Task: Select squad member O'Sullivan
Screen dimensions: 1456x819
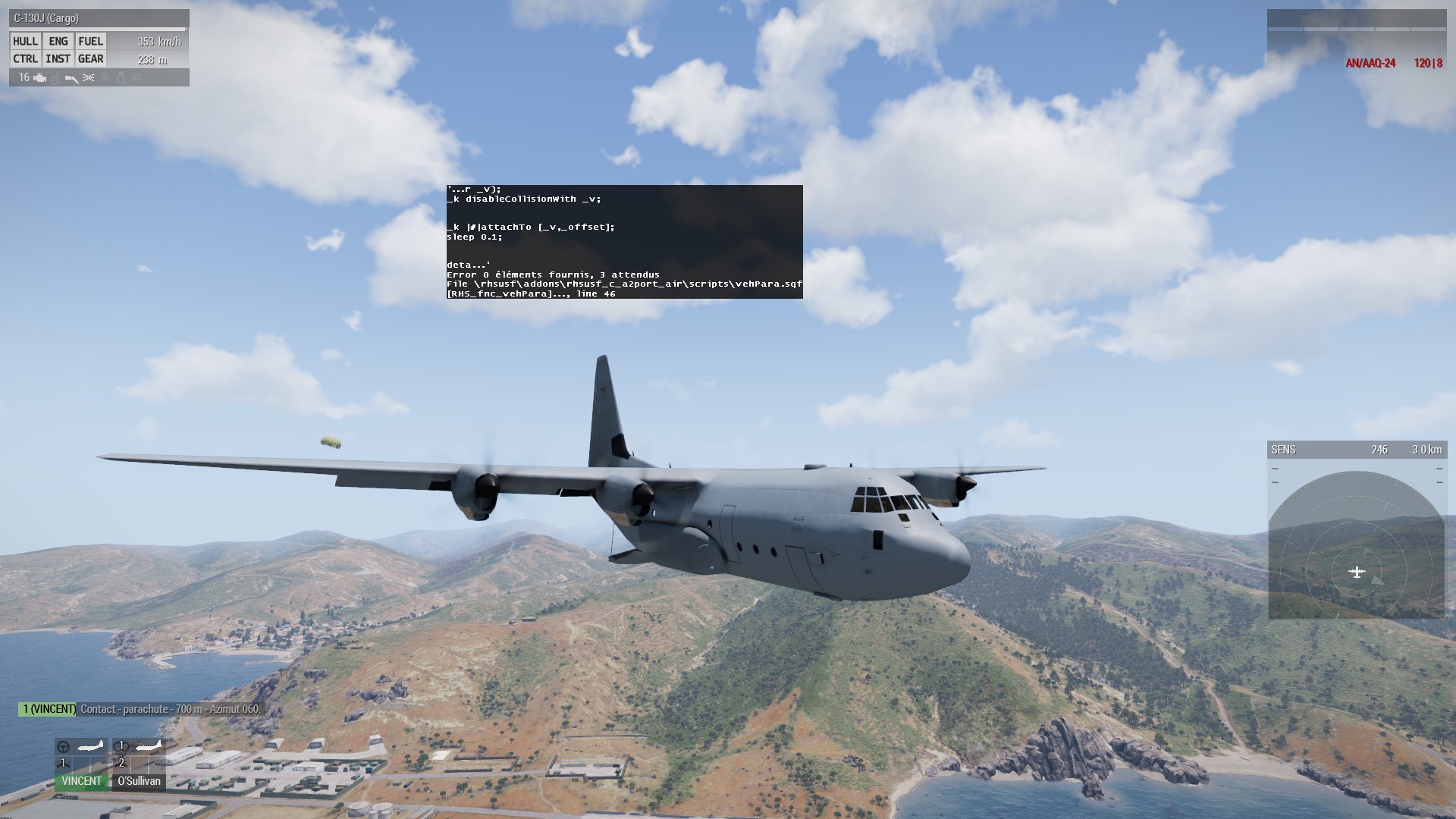Action: pyautogui.click(x=139, y=781)
